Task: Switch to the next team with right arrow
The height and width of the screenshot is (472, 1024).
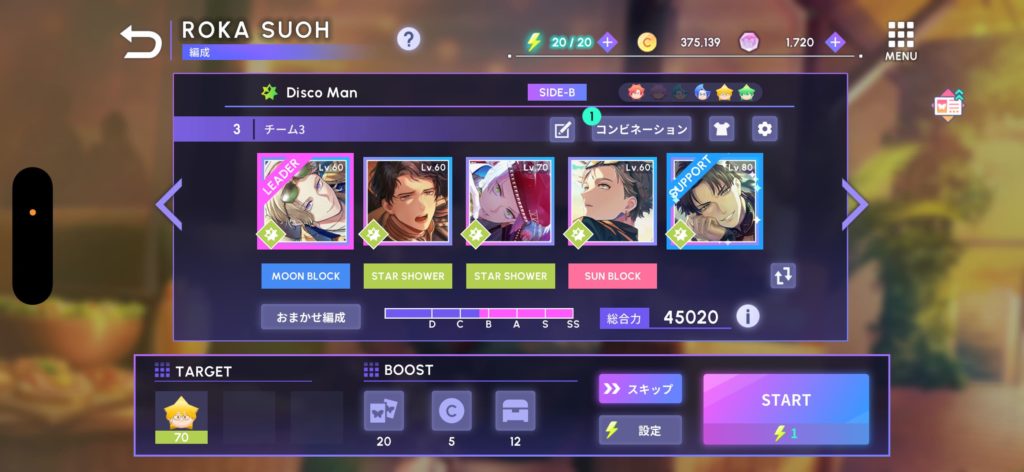Action: point(855,204)
